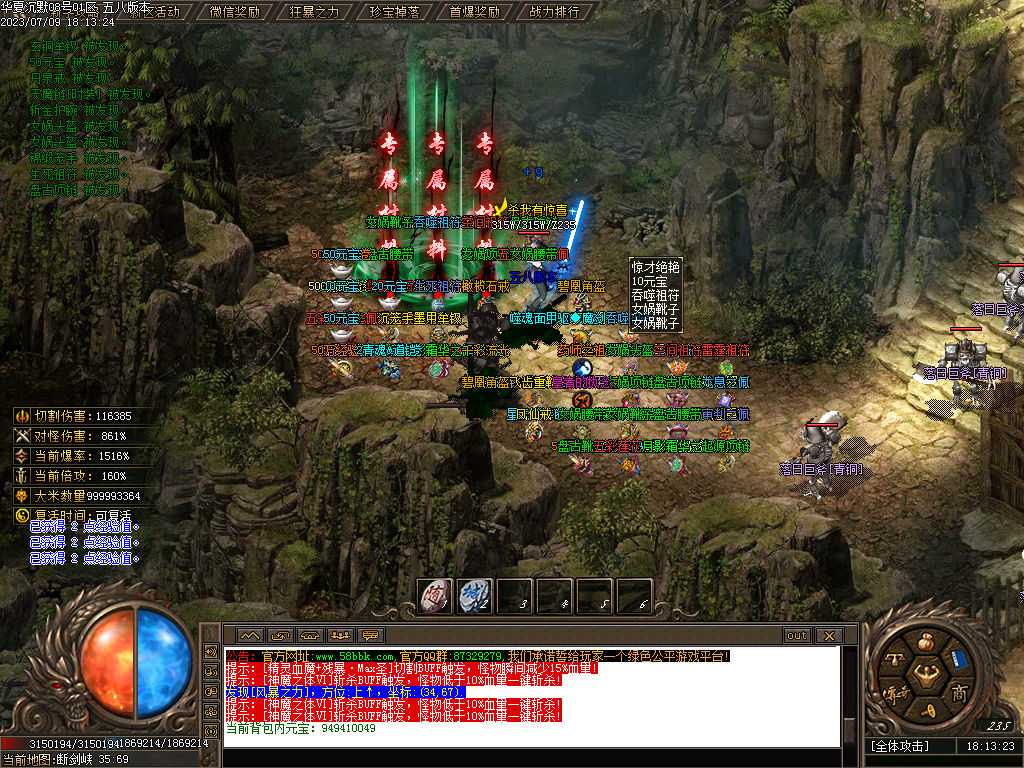Screen dimensions: 1024x768
Task: Click the chat panel's out button
Action: pyautogui.click(x=797, y=635)
